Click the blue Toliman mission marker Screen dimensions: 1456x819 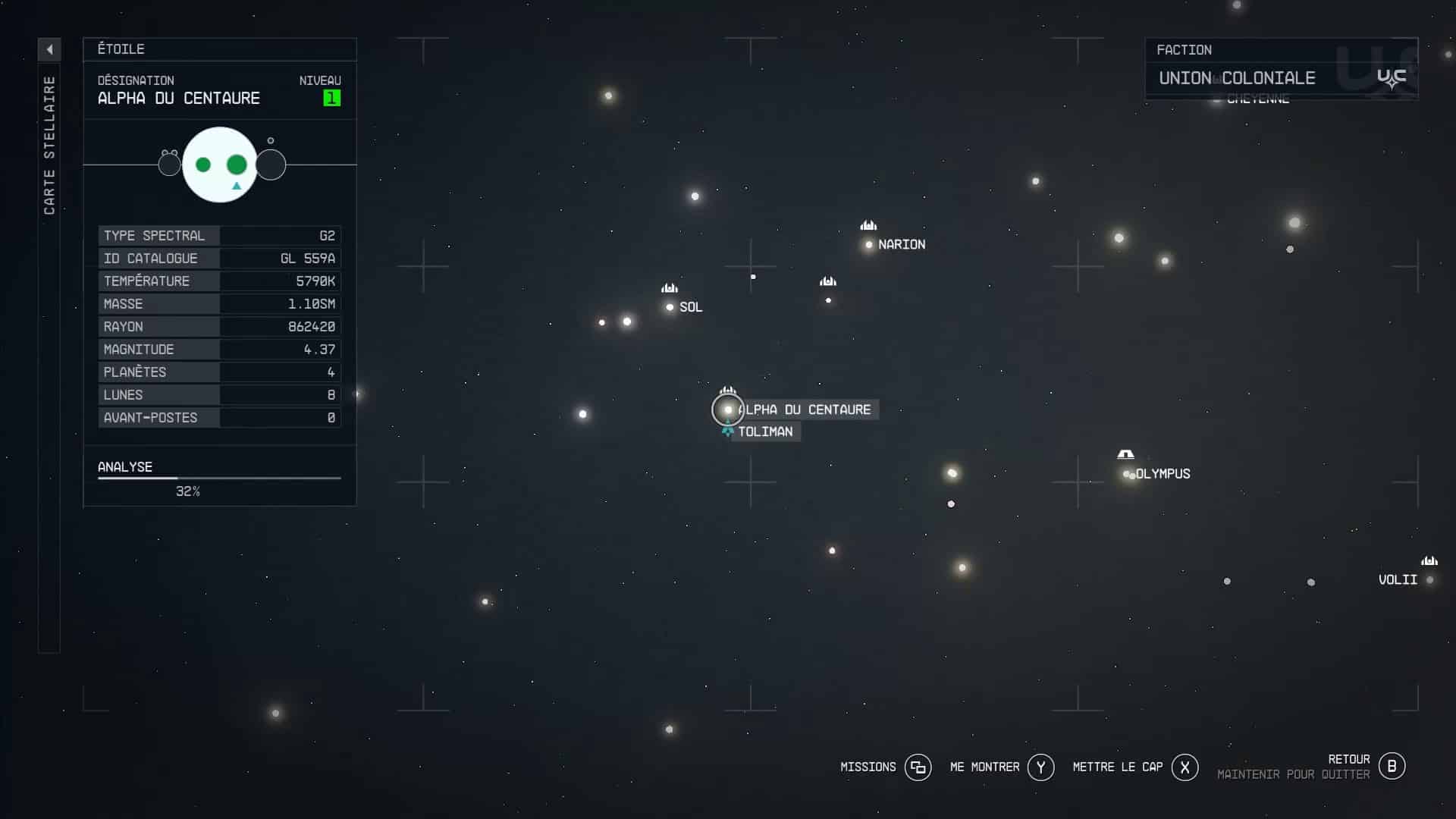(727, 431)
